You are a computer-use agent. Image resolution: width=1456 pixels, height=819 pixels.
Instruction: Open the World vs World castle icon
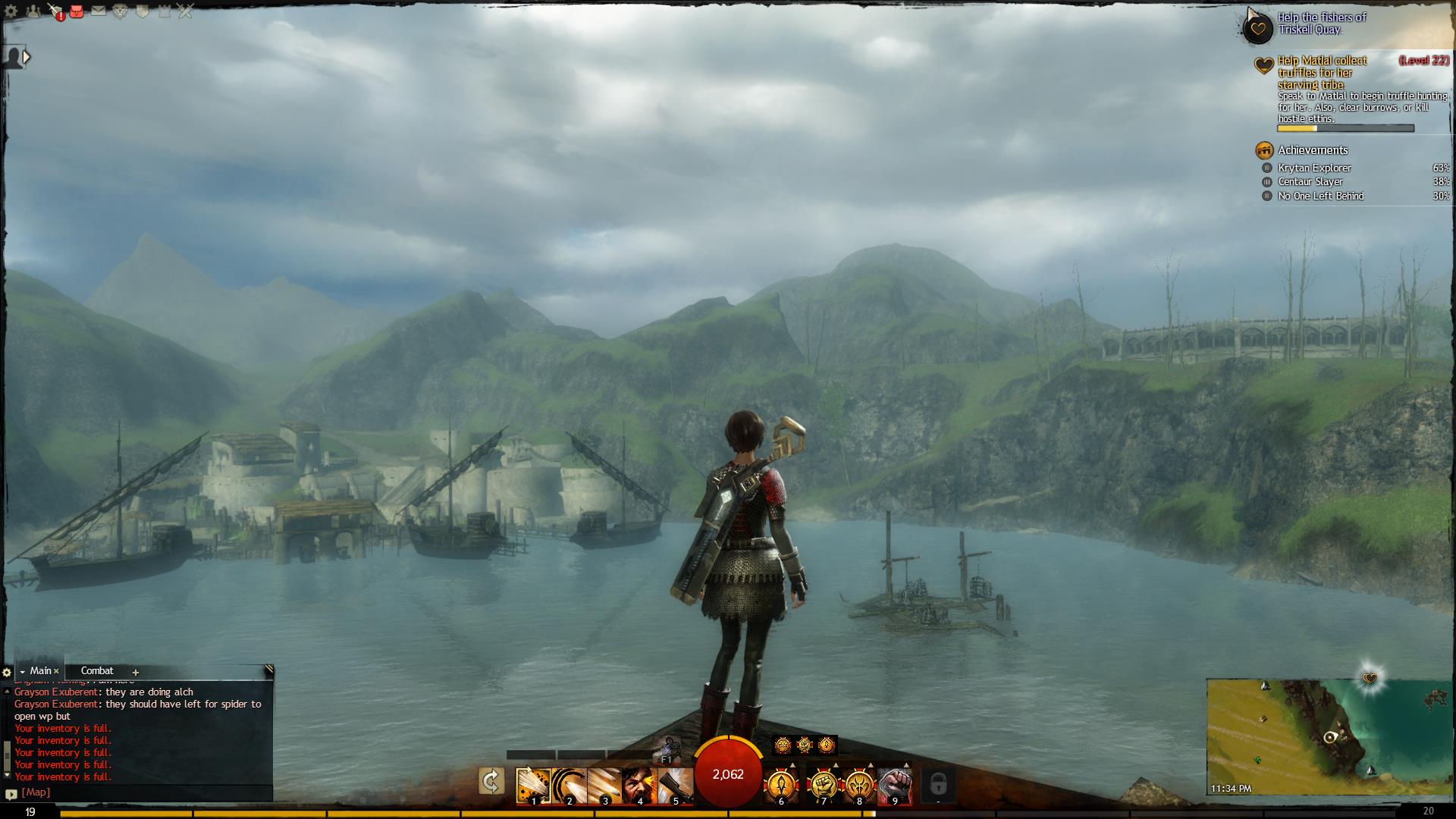(163, 11)
